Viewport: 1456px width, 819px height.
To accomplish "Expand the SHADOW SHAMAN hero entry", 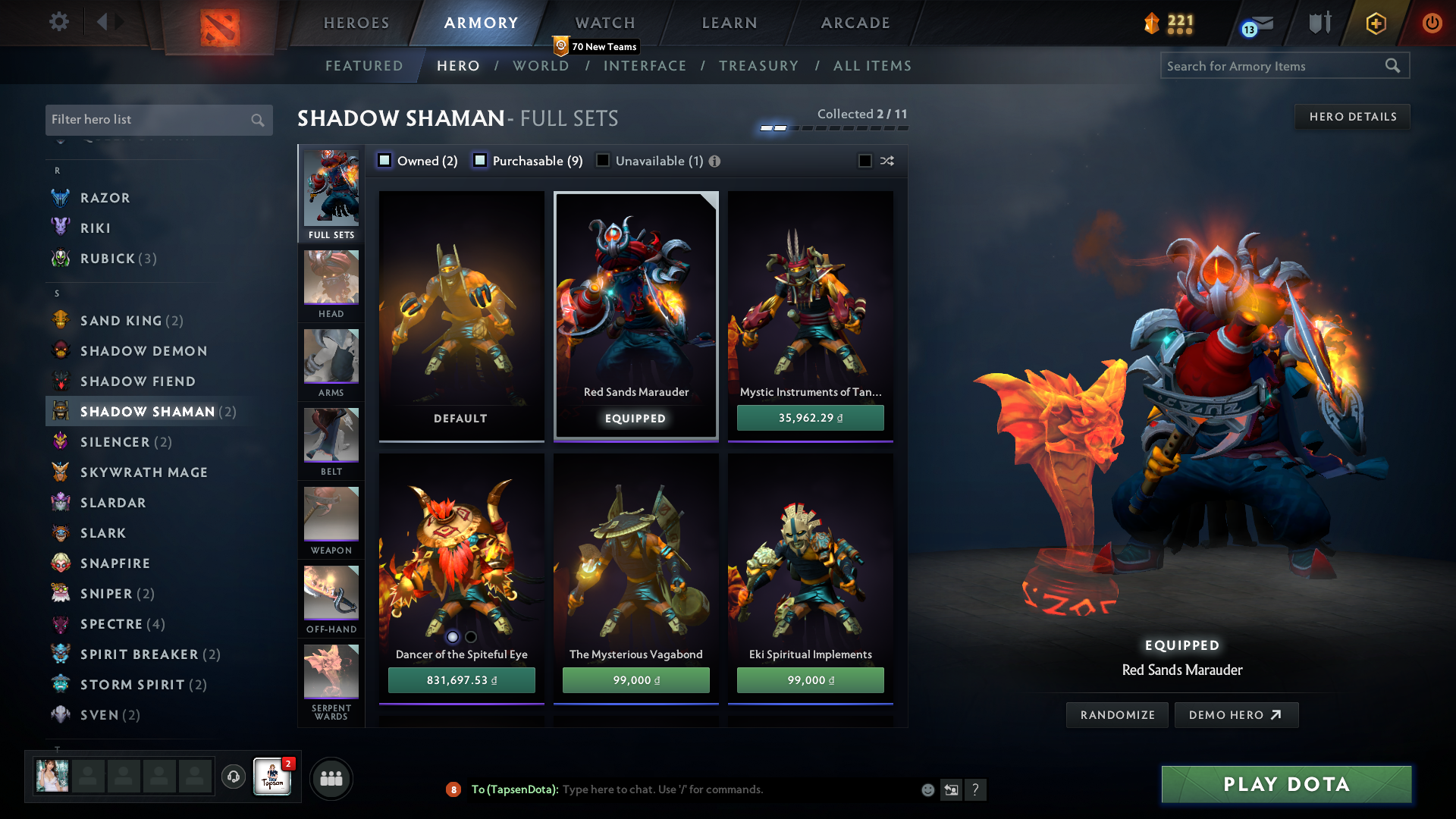I will click(146, 411).
